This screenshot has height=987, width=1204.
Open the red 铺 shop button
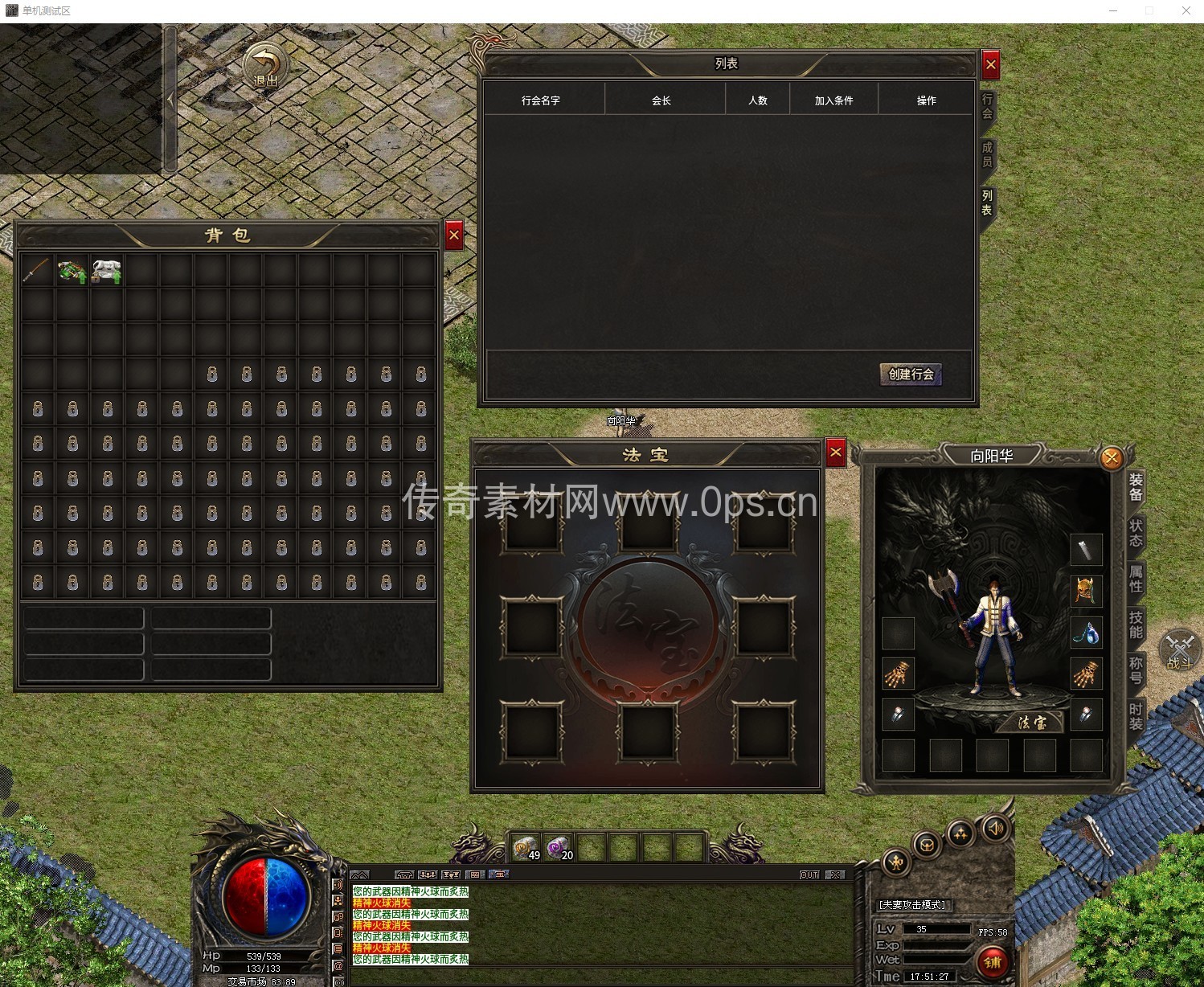(x=993, y=962)
